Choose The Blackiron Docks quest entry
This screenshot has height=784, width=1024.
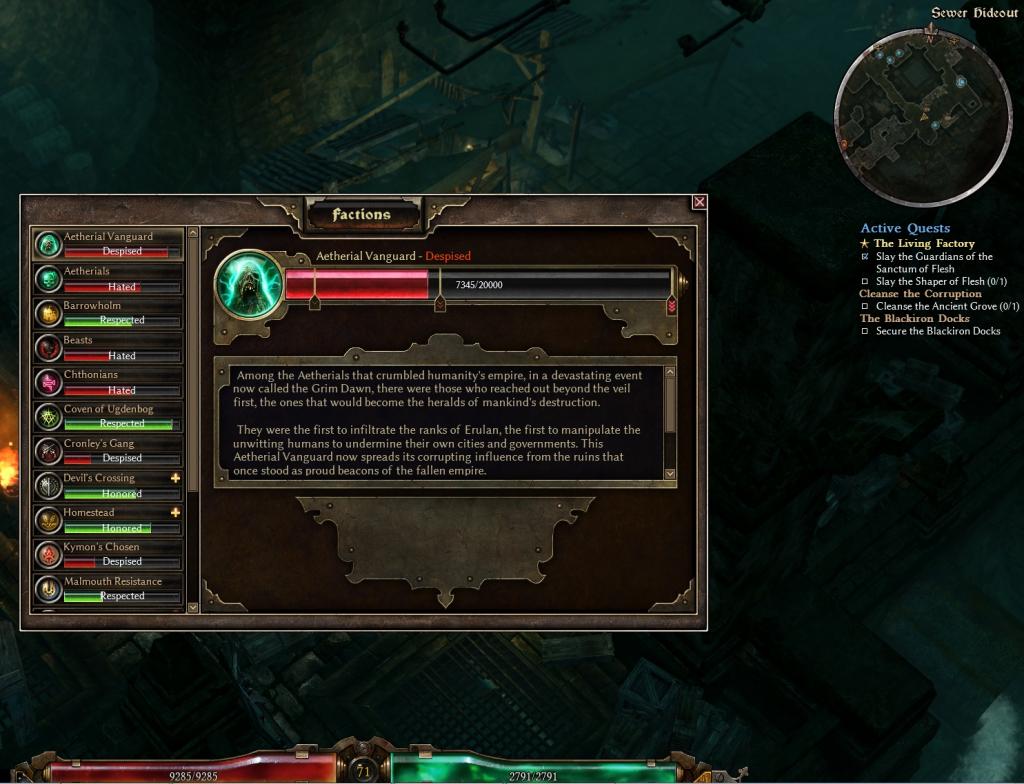[x=914, y=319]
